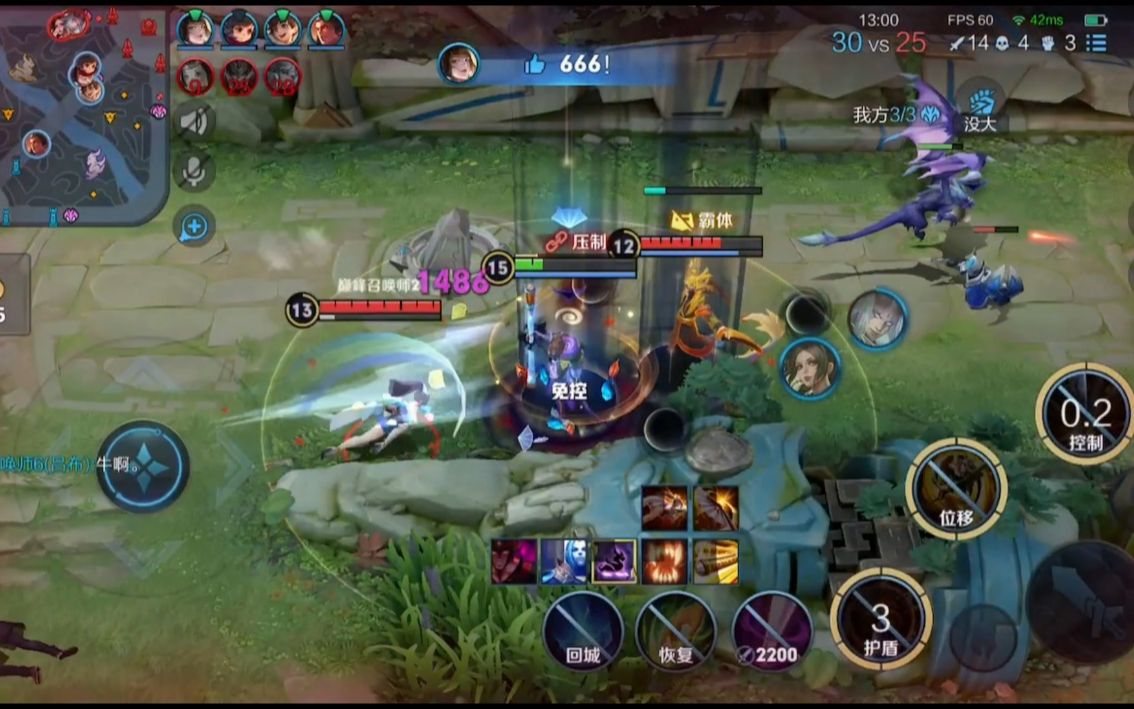Screen dimensions: 1134x709
Task: Select the highlighted purple equipment icon
Action: pos(613,562)
